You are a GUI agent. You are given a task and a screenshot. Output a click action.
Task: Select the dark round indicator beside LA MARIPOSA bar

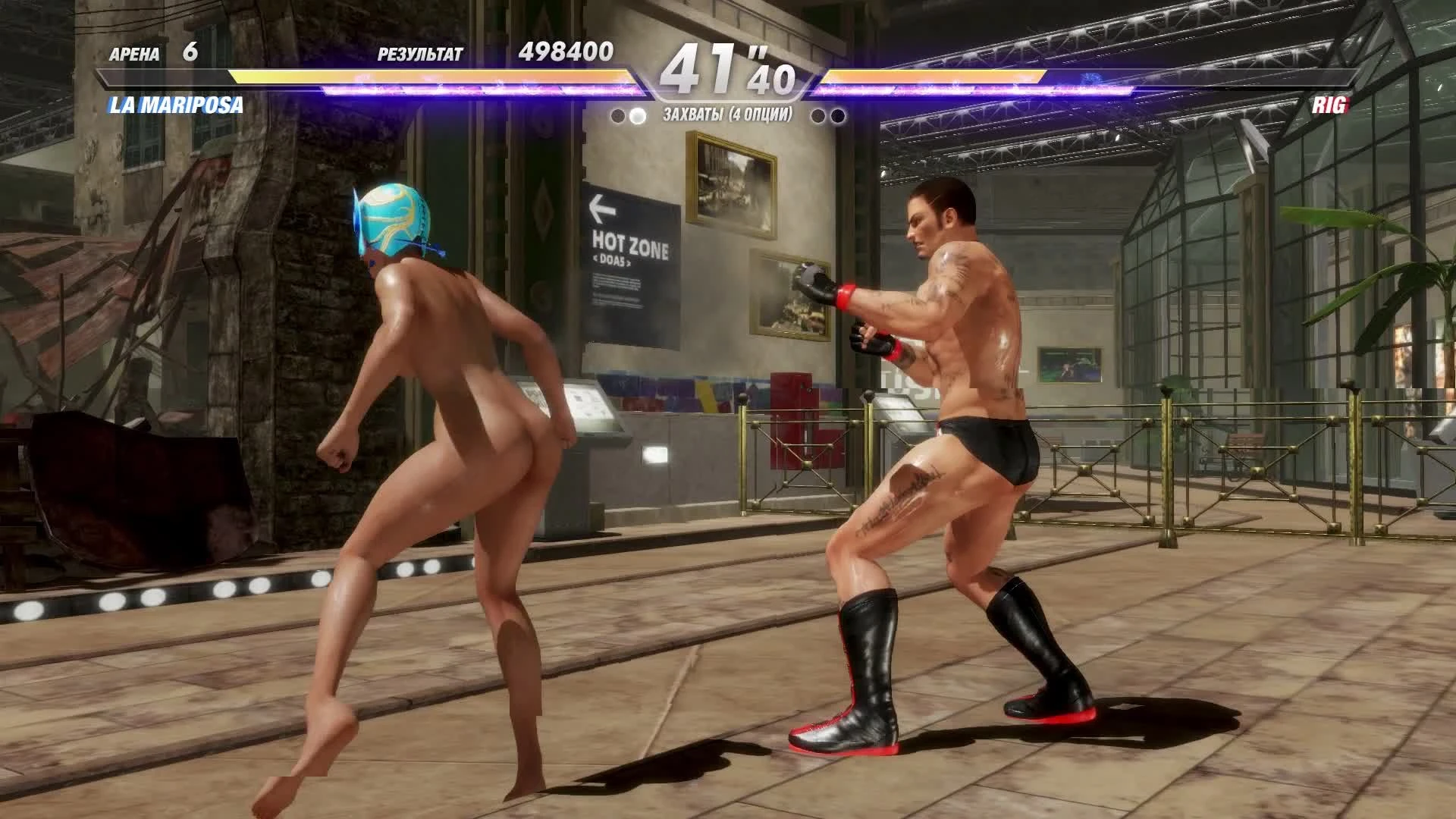point(616,115)
